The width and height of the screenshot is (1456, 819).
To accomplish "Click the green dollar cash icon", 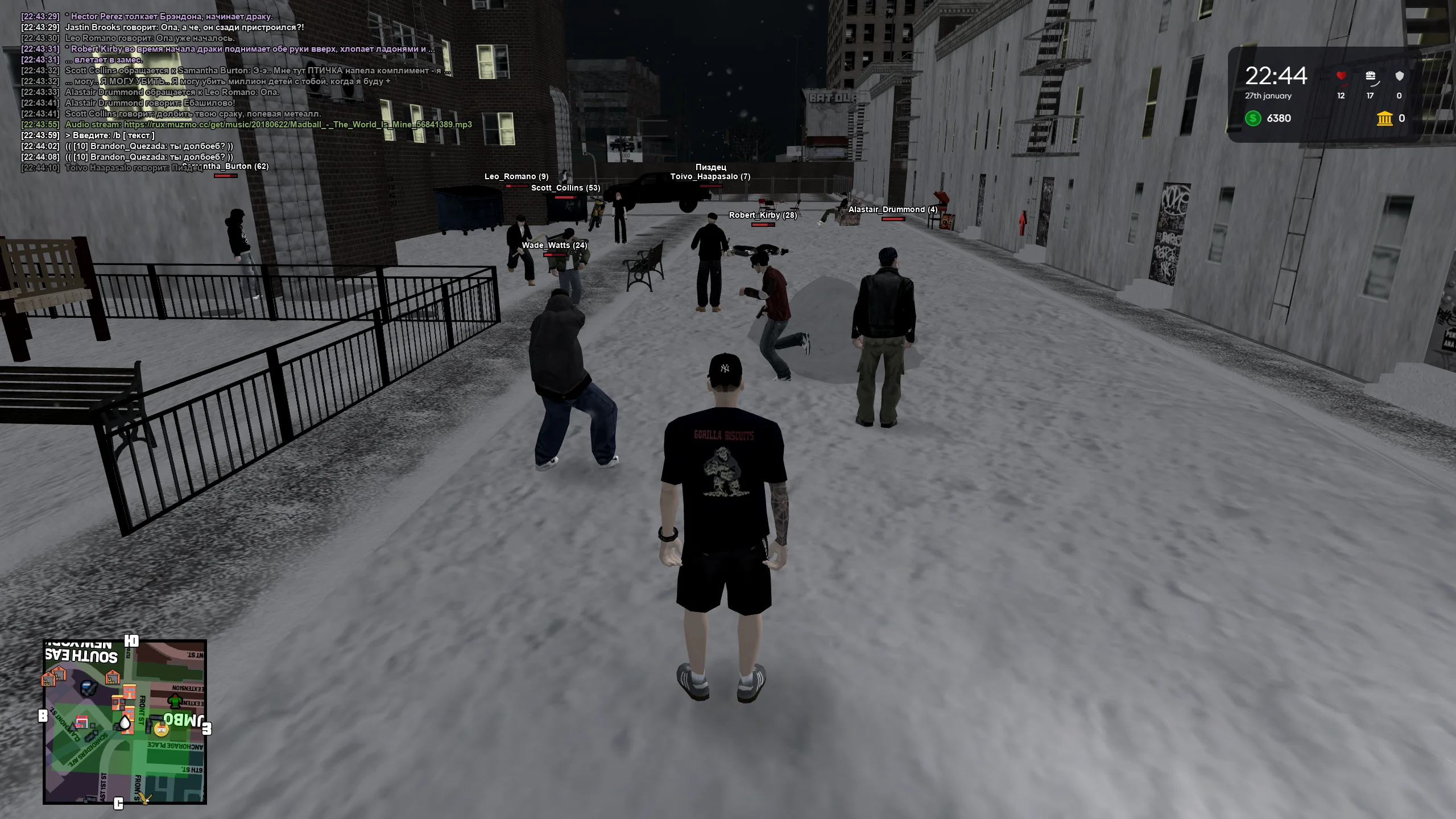I will [1252, 118].
